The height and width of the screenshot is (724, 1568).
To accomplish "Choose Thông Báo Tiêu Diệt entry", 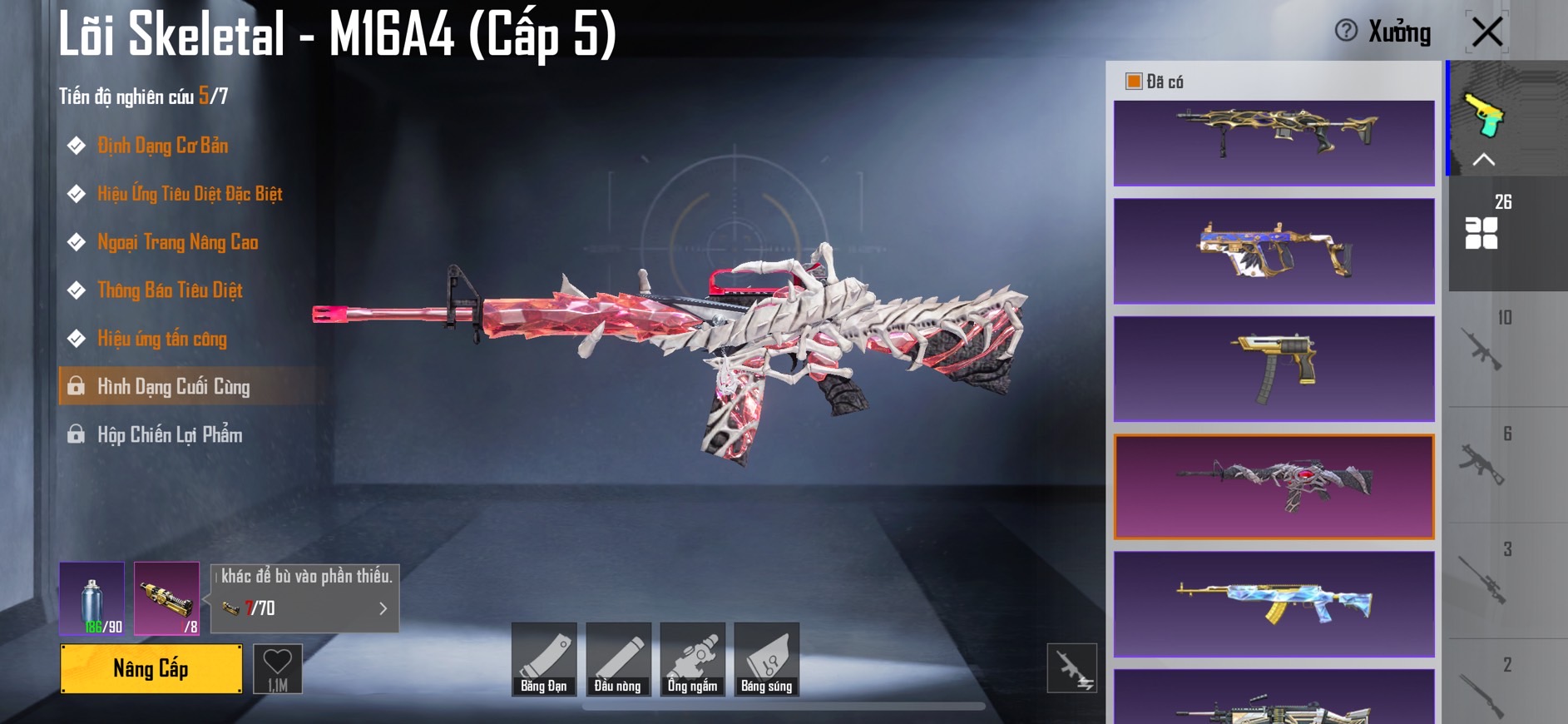I will click(x=170, y=290).
